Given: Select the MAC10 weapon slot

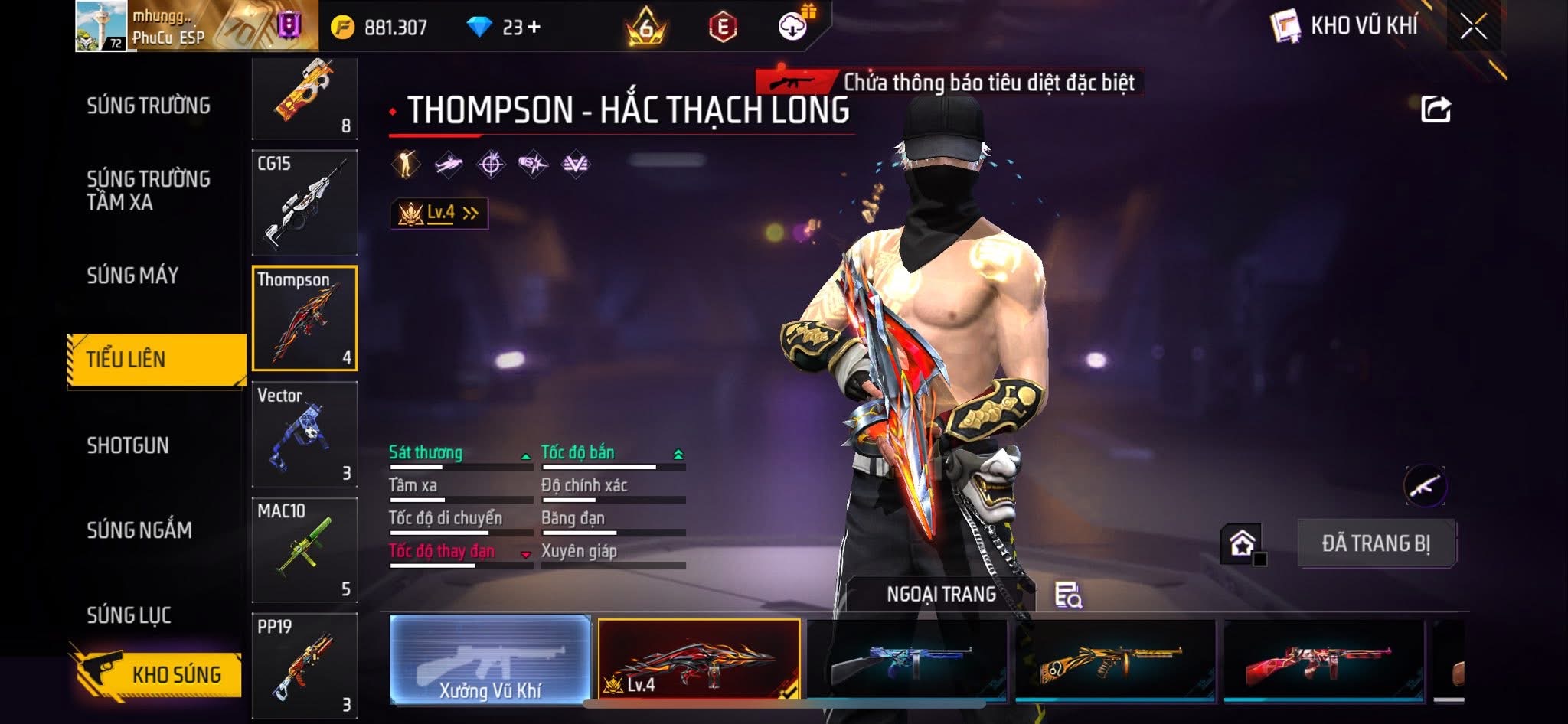Looking at the screenshot, I should pyautogui.click(x=305, y=550).
